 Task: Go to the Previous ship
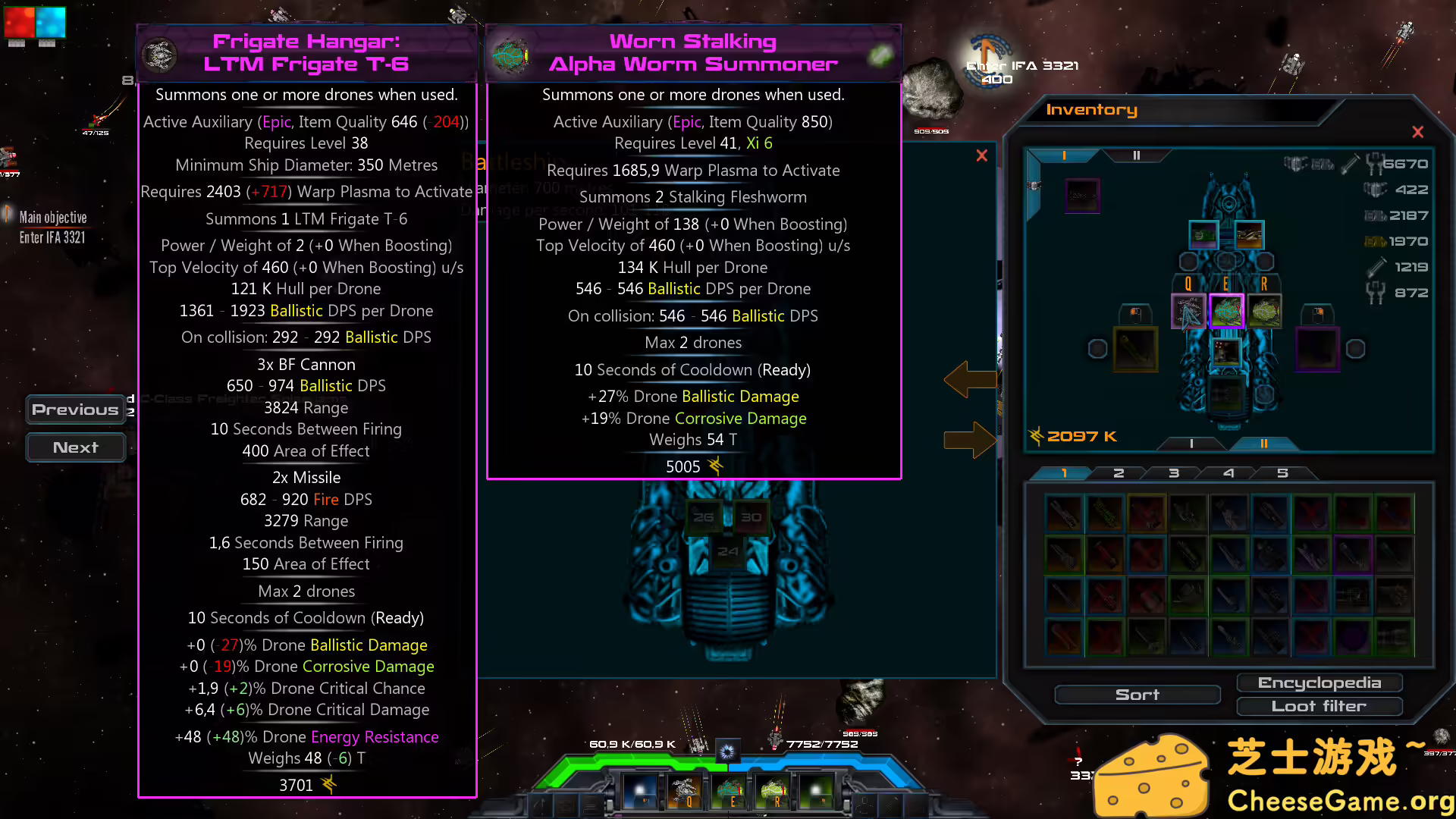pyautogui.click(x=75, y=409)
